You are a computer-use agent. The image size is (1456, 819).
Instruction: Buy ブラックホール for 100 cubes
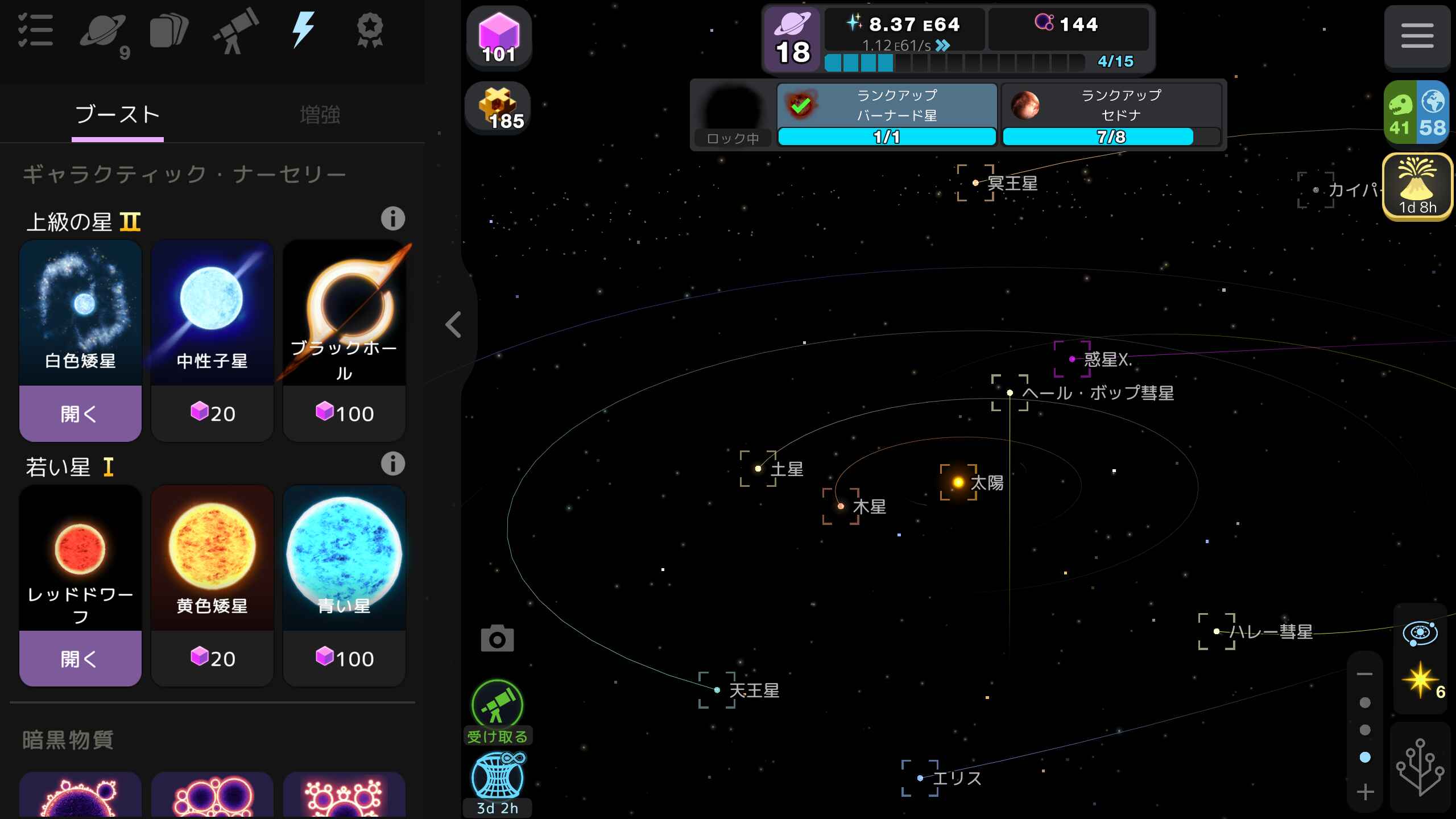344,413
